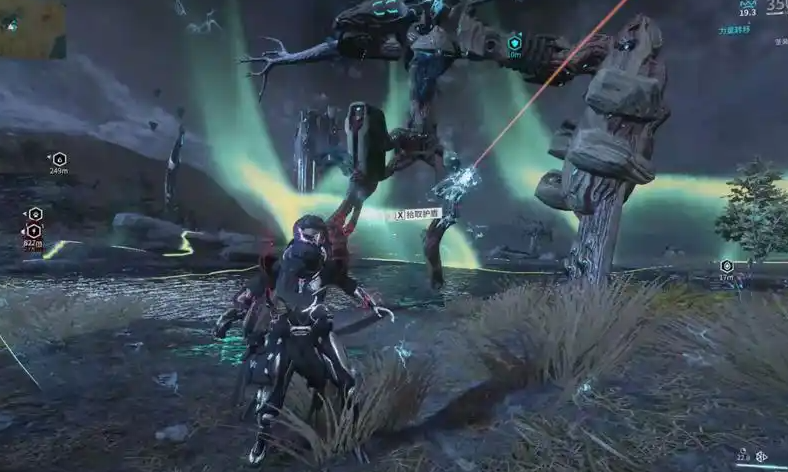Select the shield waypoint marker at 10m
The image size is (788, 472).
(514, 43)
